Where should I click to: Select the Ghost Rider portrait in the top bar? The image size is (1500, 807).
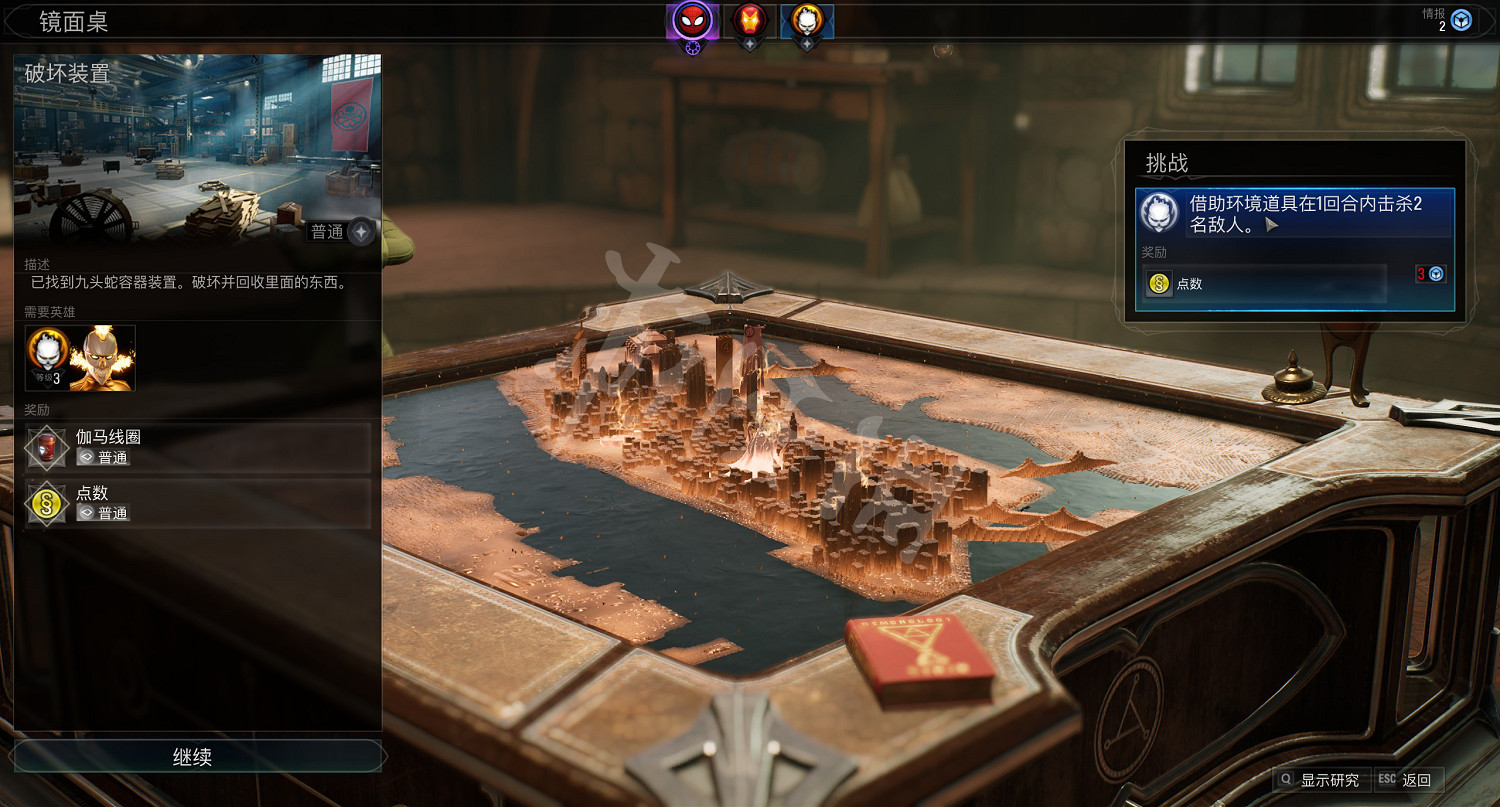coord(807,20)
